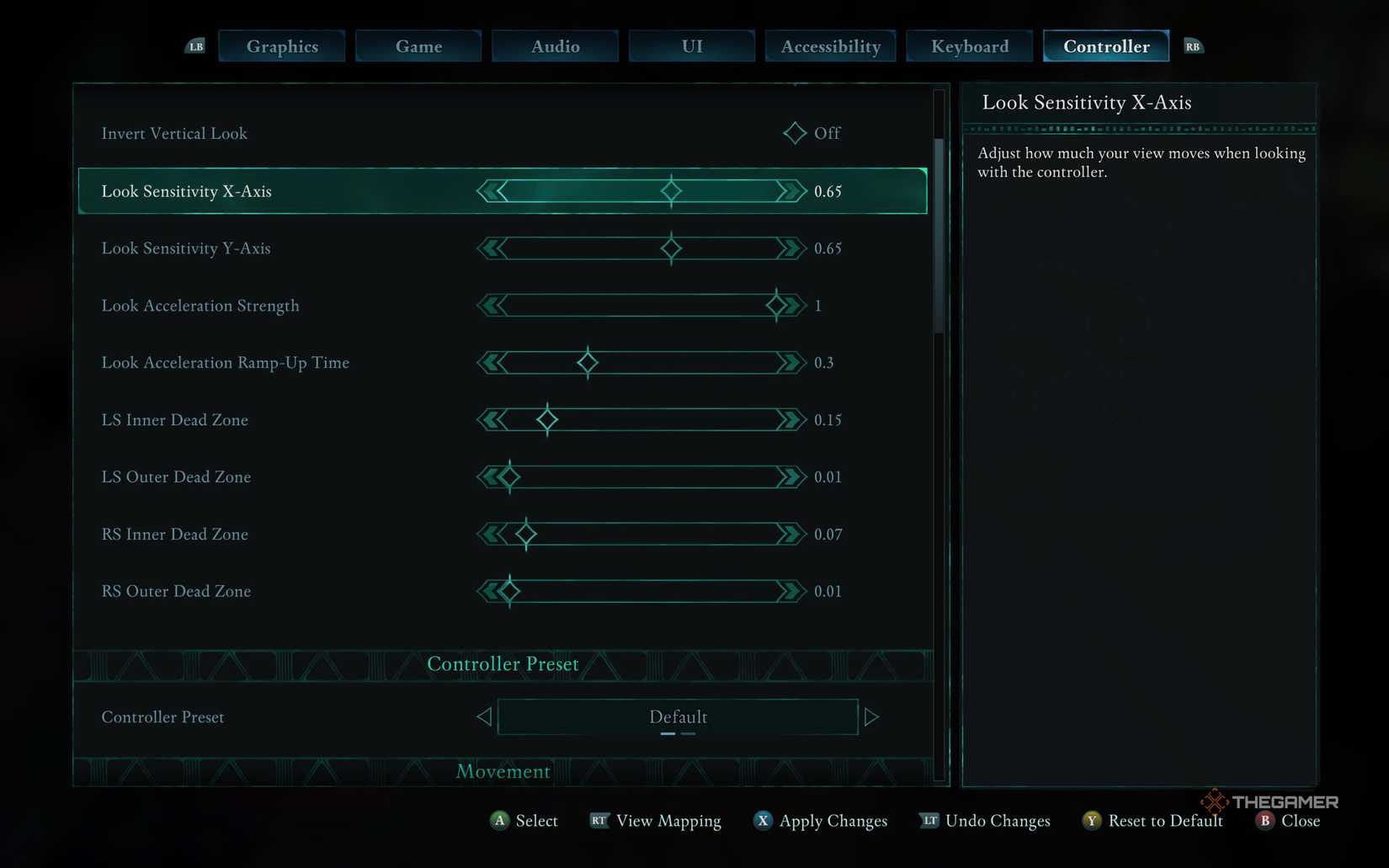1389x868 pixels.
Task: Switch to the Graphics tab
Action: point(281,46)
